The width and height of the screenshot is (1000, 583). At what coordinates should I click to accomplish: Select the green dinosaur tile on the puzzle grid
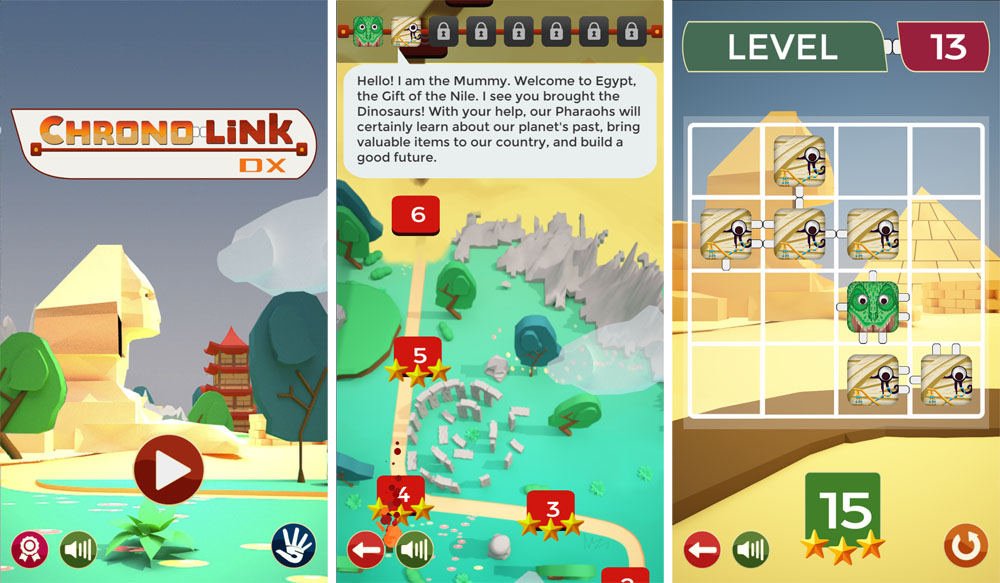[x=873, y=307]
